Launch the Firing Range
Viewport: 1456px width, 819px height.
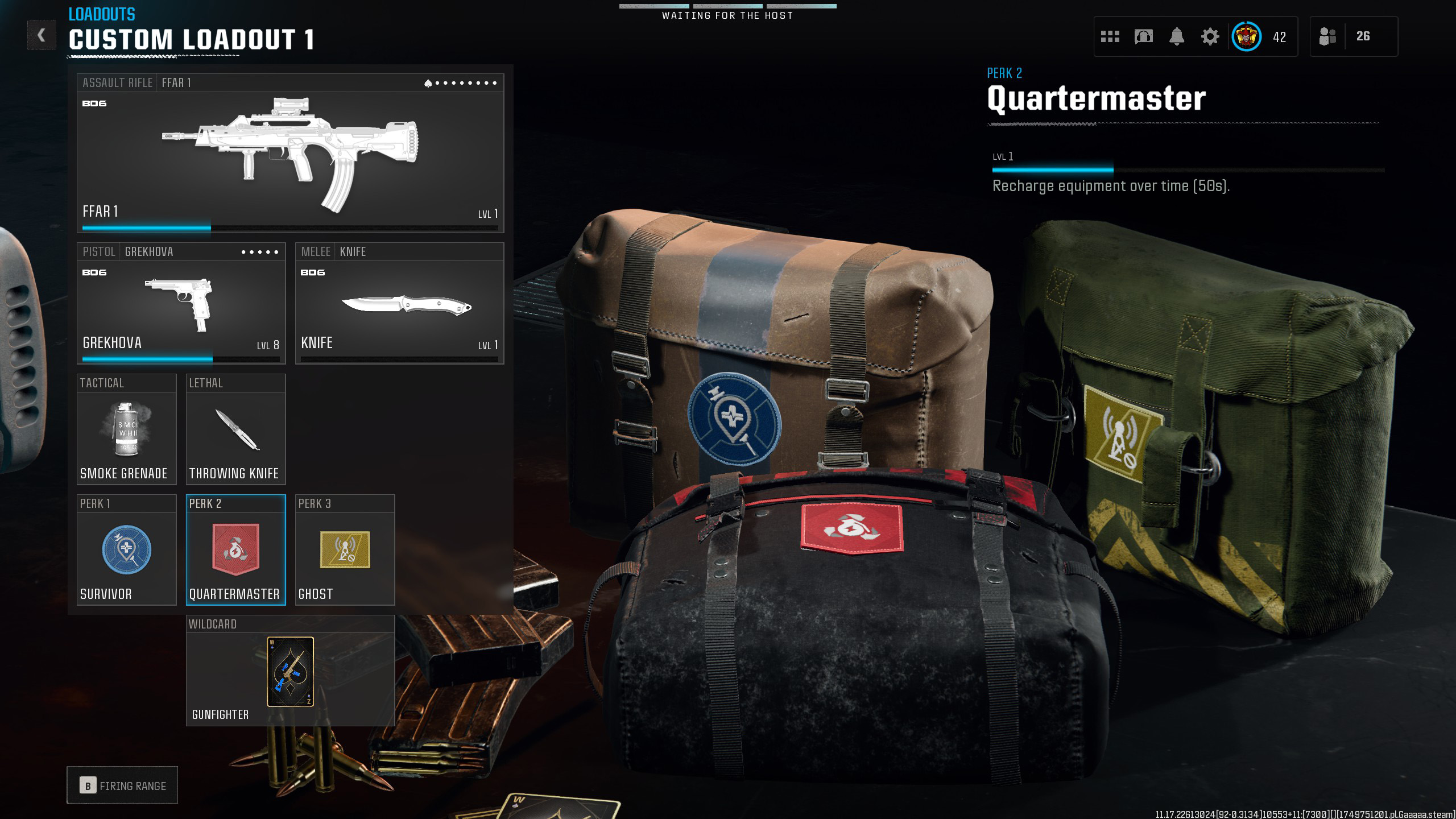click(122, 785)
